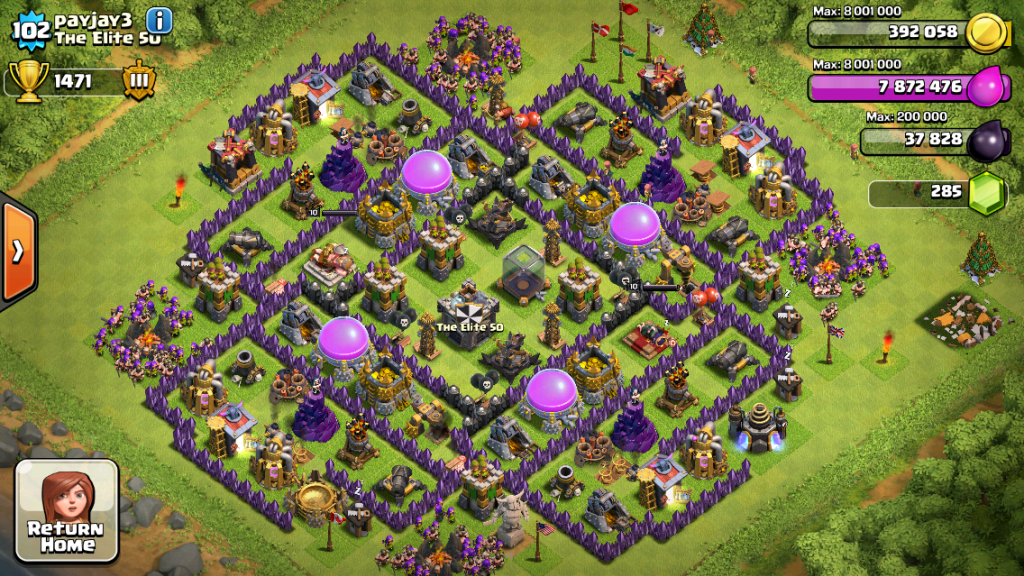Screen dimensions: 1024x576
Task: Select the league badge beside the trophies
Action: [138, 81]
